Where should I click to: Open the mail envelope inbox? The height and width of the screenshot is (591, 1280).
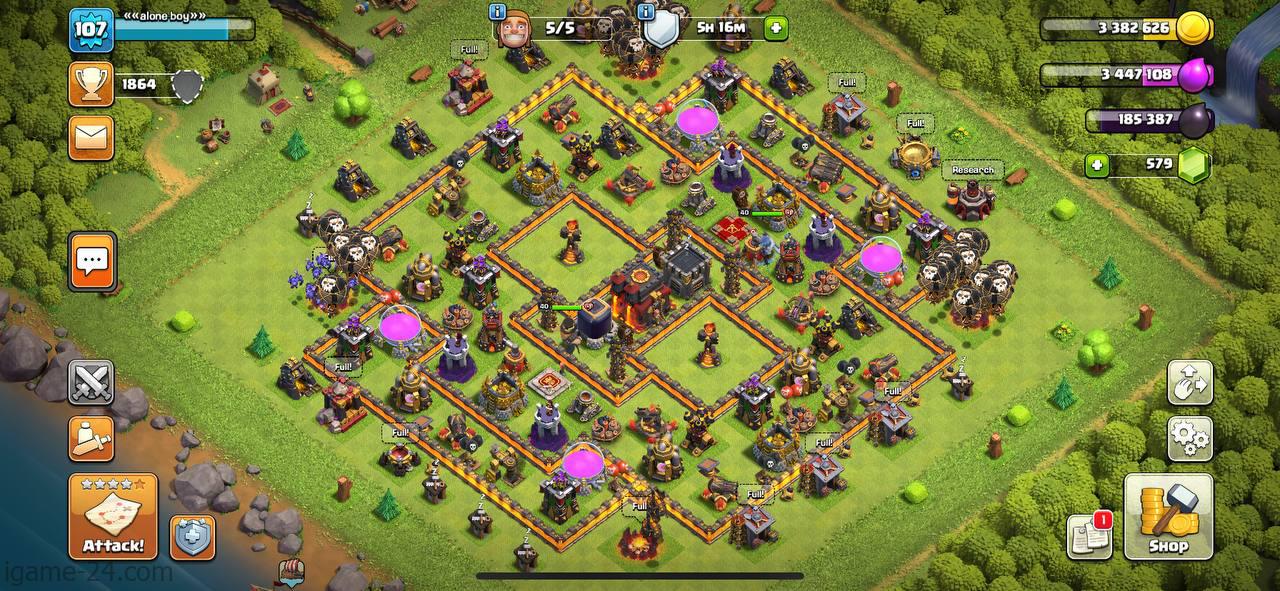click(x=91, y=138)
